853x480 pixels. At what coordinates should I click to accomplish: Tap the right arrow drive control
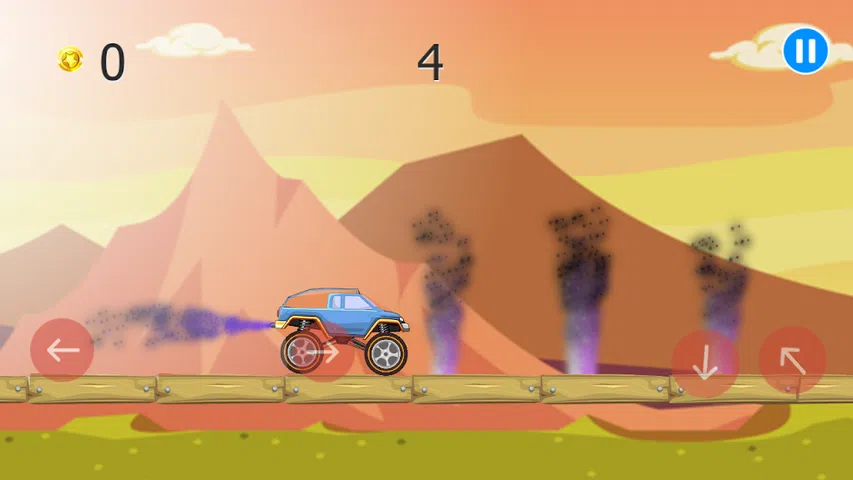coord(322,351)
